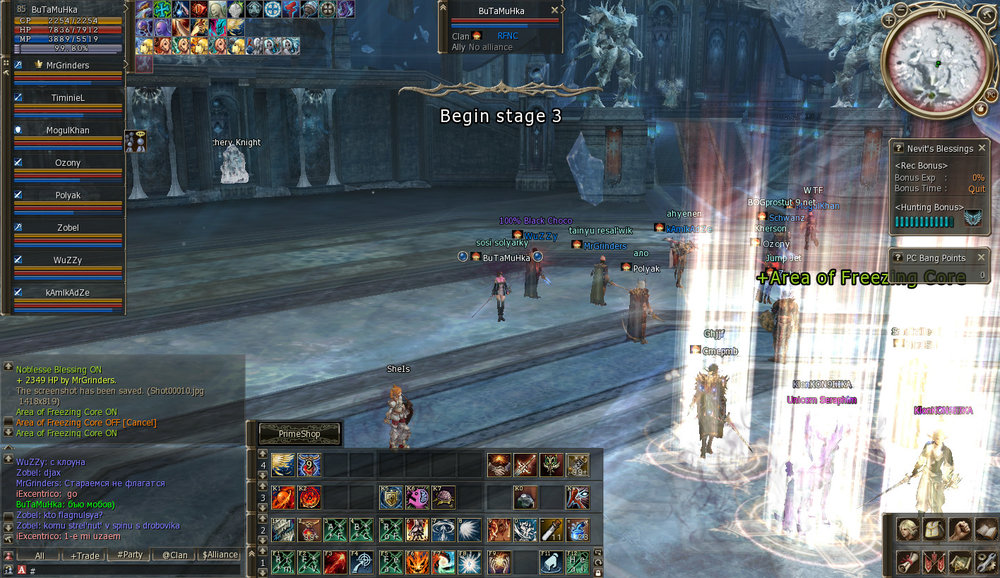Select party member Polyak
Image resolution: width=1000 pixels, height=578 pixels.
pos(68,196)
